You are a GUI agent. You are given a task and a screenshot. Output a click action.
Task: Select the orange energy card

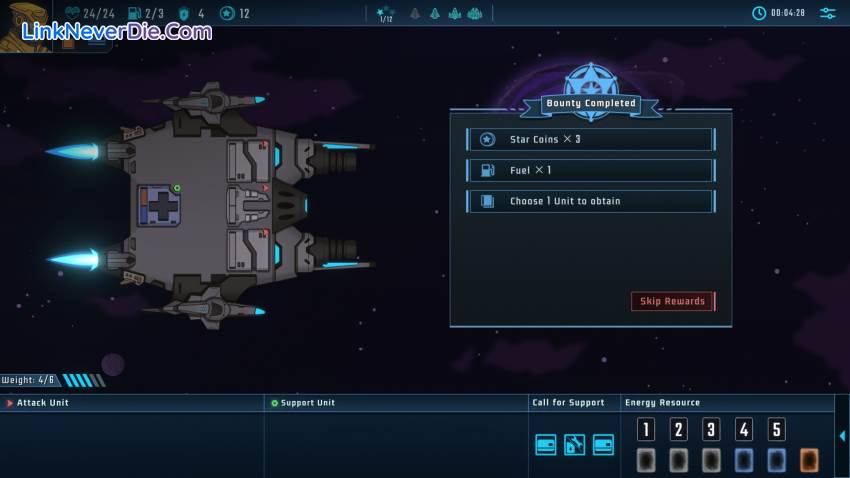808,460
